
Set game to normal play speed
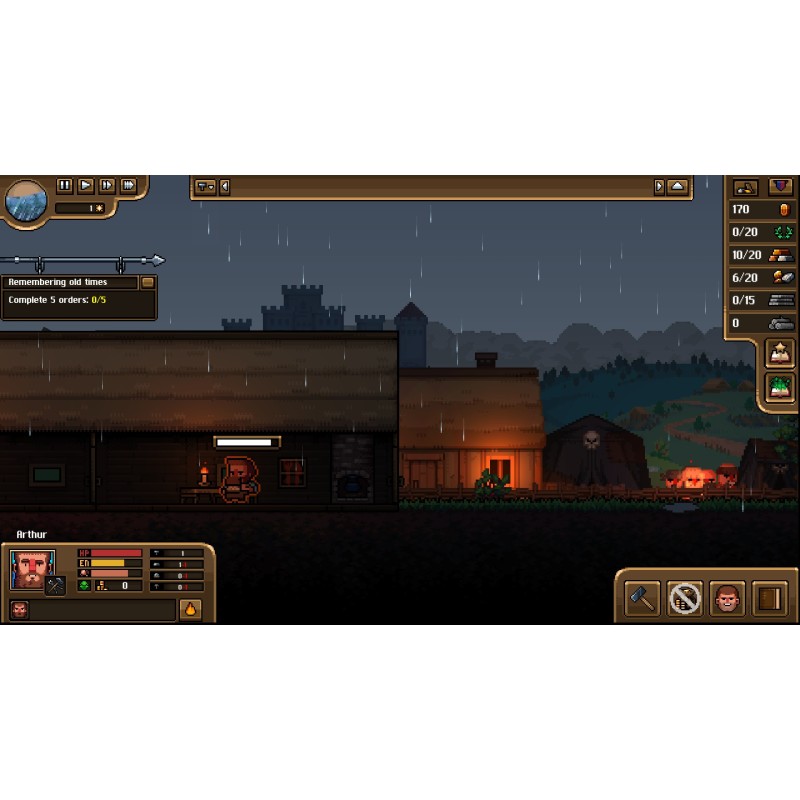(86, 185)
